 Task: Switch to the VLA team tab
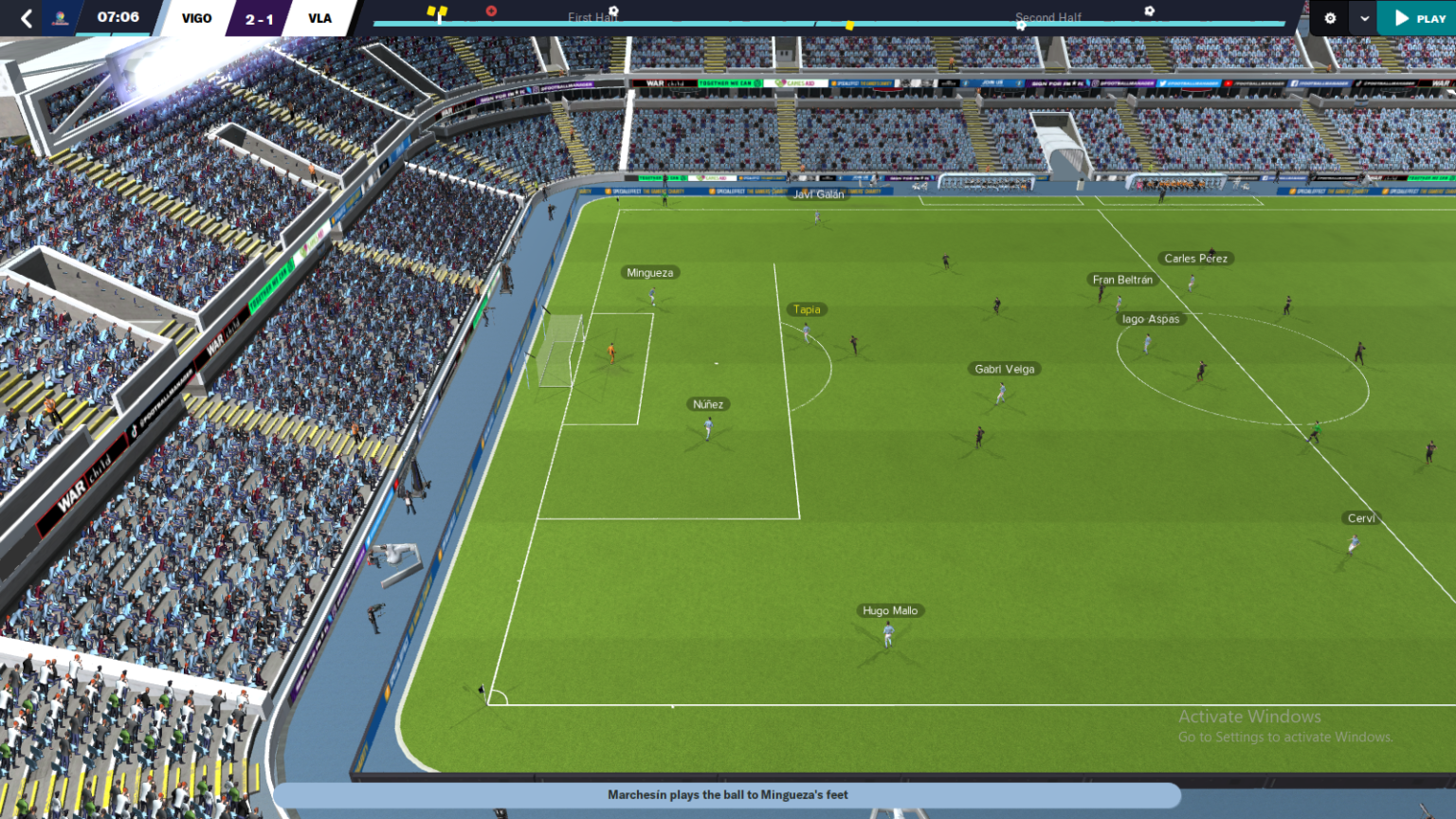click(319, 17)
